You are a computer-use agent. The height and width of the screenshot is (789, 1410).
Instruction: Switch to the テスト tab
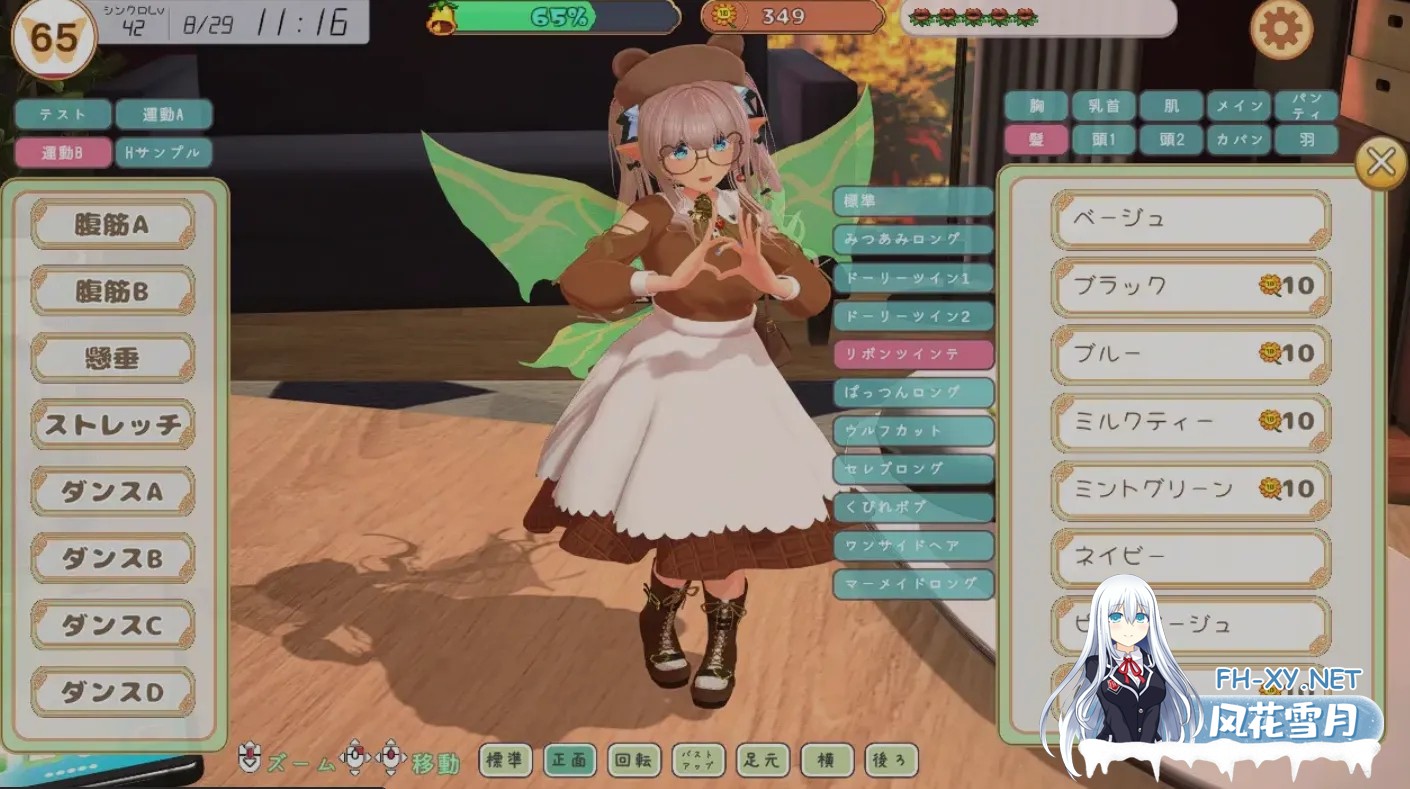tap(63, 114)
